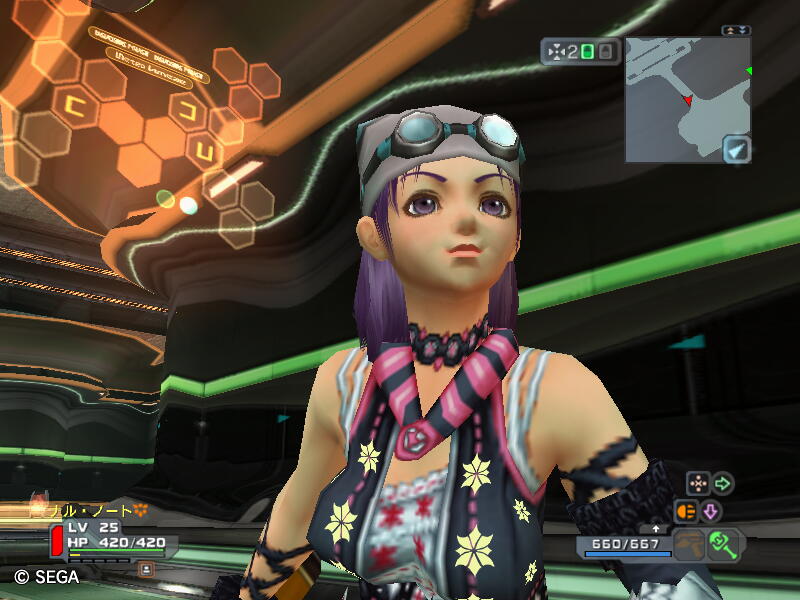Click the purple down-arrow icon
The height and width of the screenshot is (600, 800).
[711, 511]
